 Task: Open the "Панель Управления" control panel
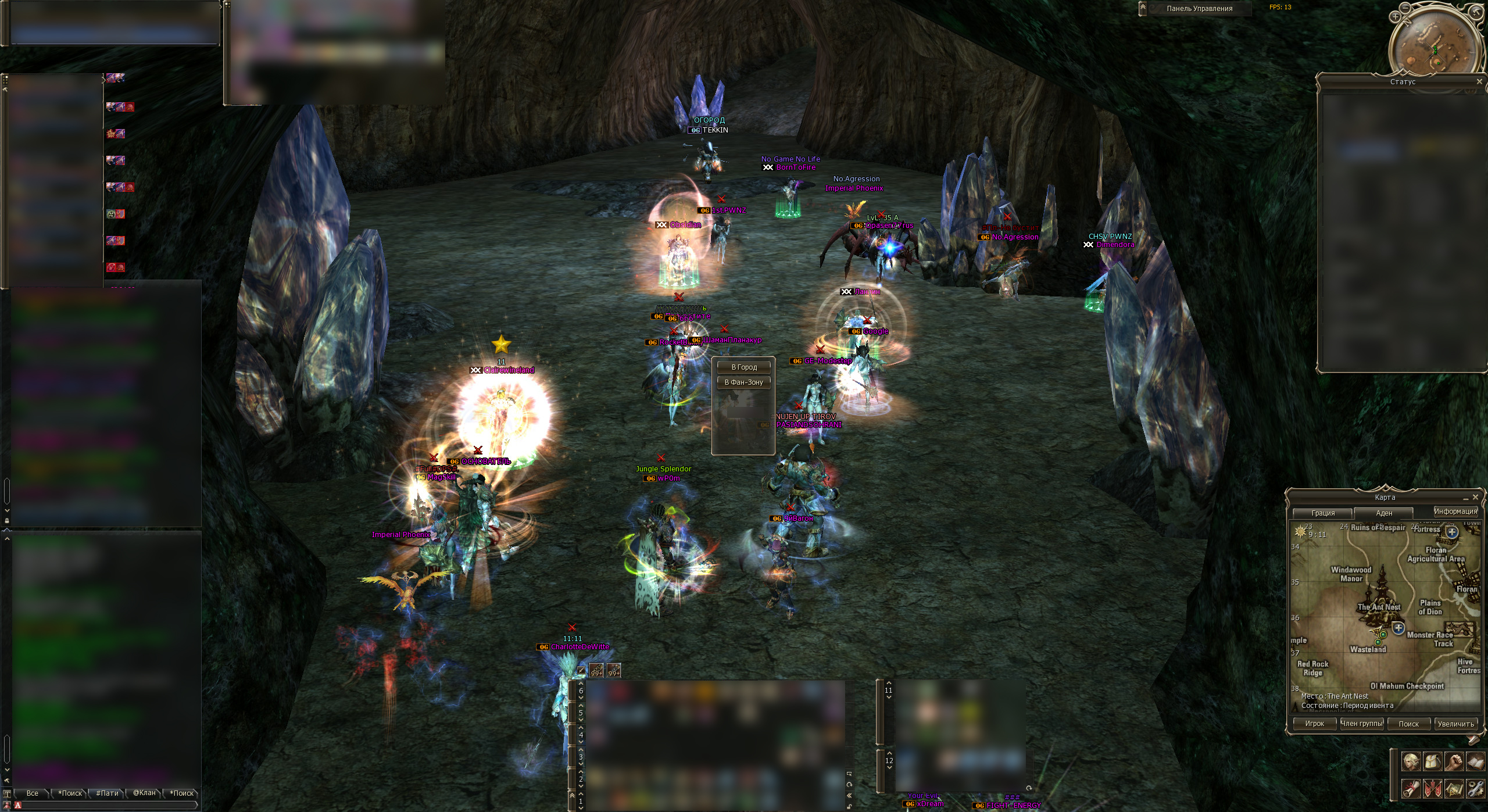click(1199, 9)
